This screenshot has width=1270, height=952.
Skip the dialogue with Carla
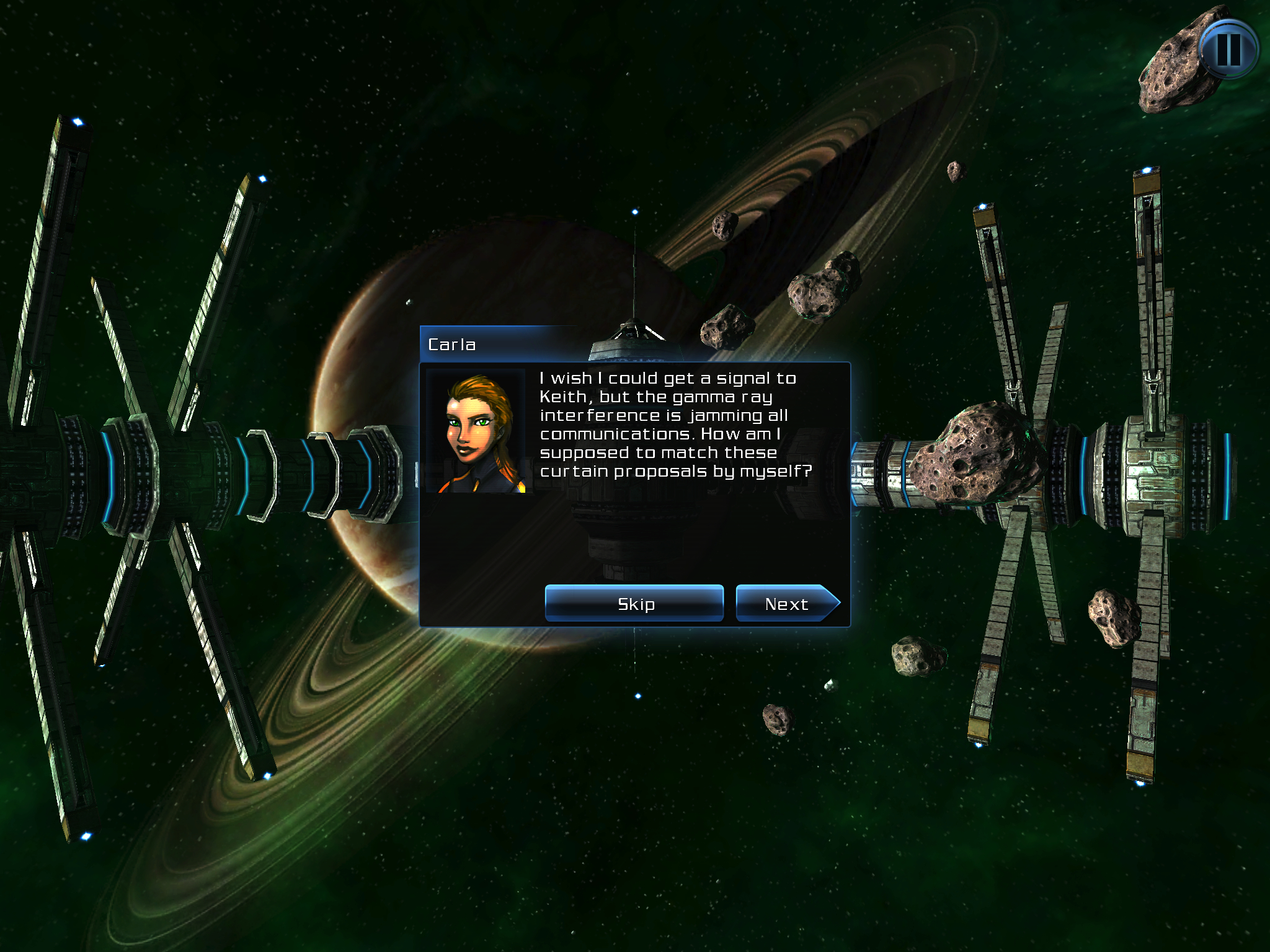634,603
